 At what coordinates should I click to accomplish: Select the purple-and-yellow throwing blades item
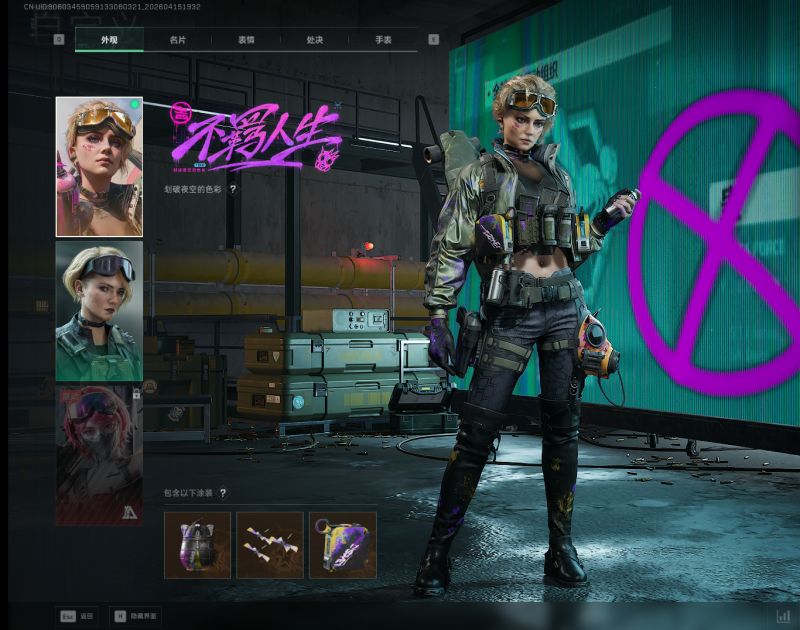[270, 545]
